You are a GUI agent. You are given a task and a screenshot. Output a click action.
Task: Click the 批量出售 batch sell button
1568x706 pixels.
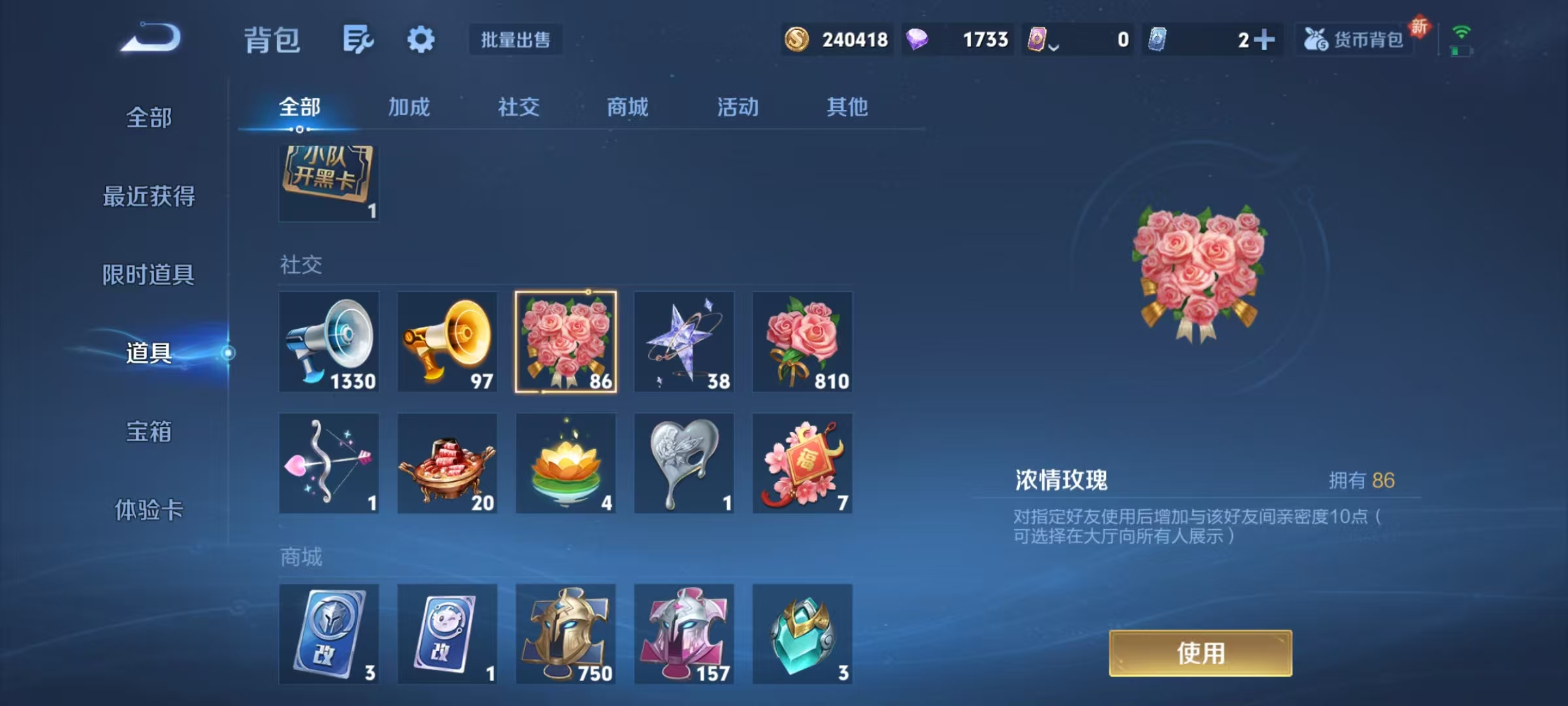[x=515, y=39]
